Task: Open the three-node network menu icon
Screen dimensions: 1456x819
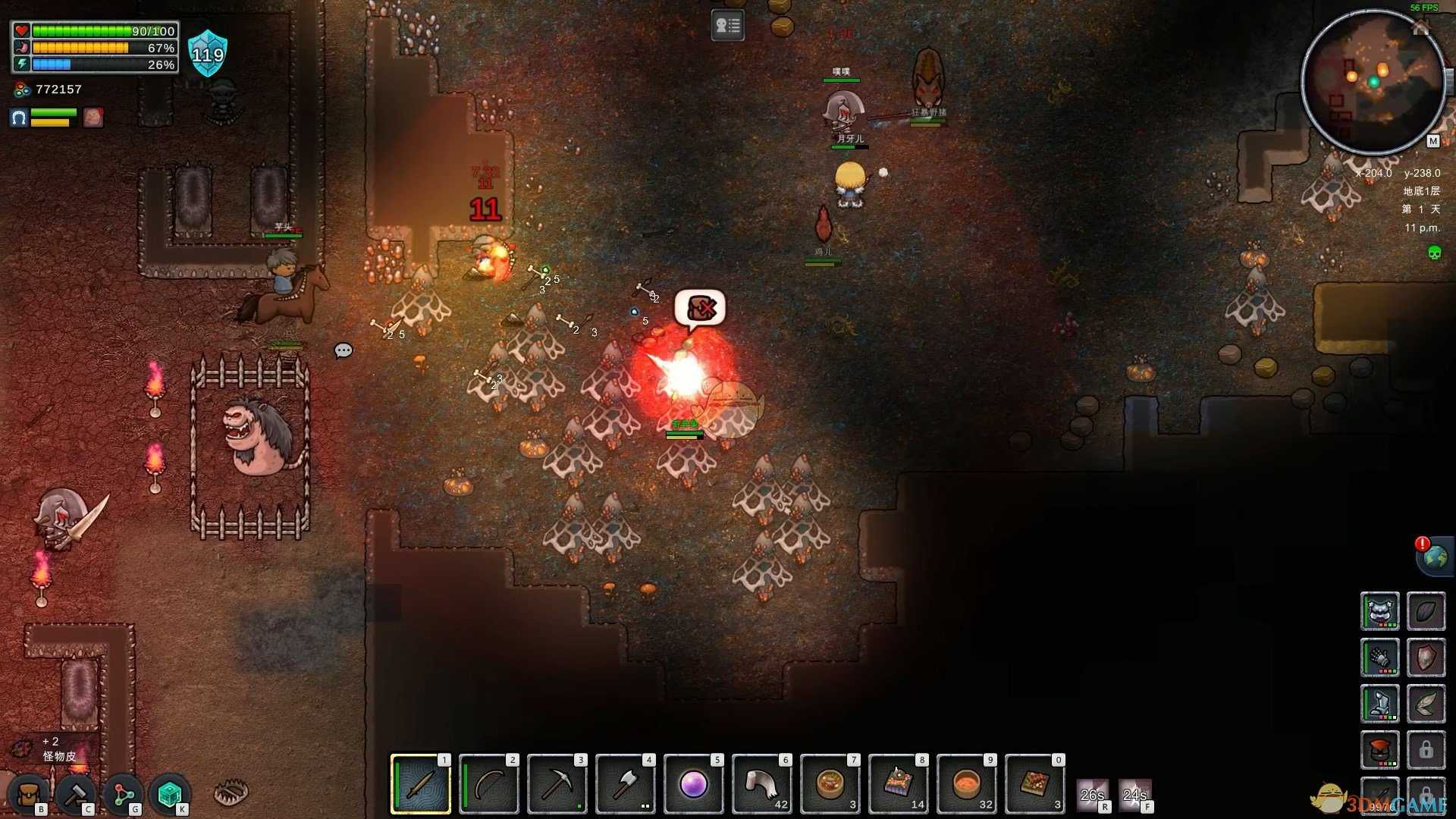Action: tap(123, 795)
